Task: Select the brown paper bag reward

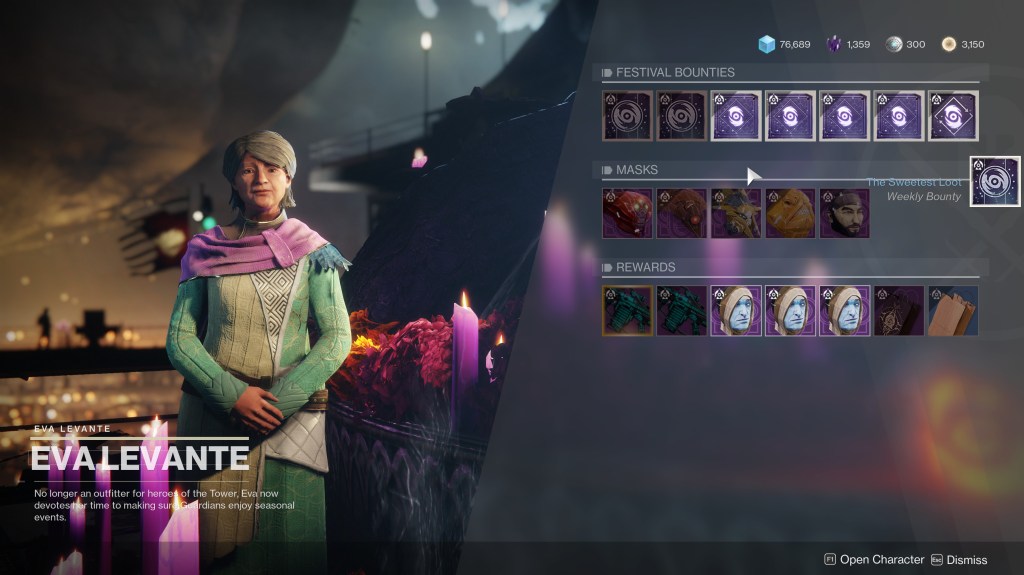Action: click(x=953, y=310)
